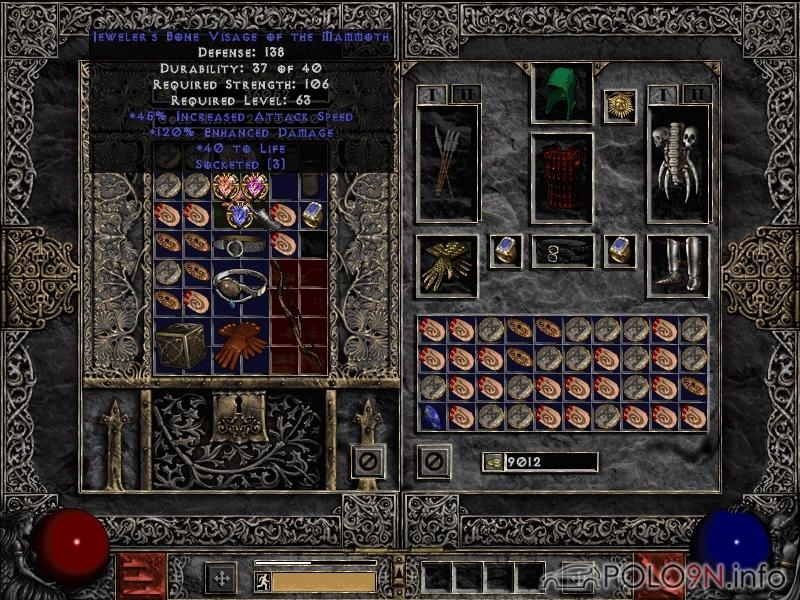Screen dimensions: 800x600
Task: Close the inventory panel
Action: 434,461
